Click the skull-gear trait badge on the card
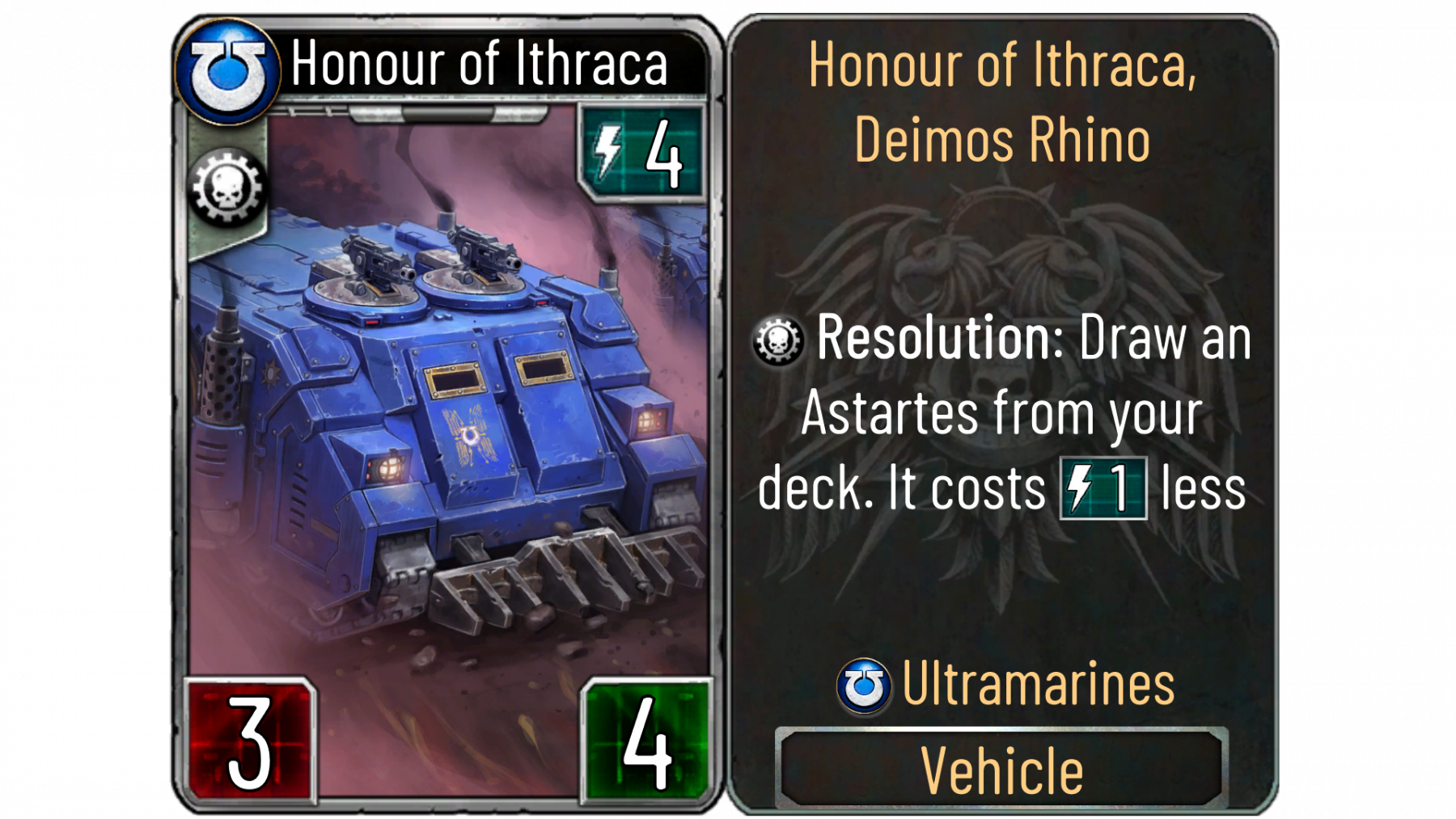Viewport: 1456px width, 819px height. click(x=227, y=188)
